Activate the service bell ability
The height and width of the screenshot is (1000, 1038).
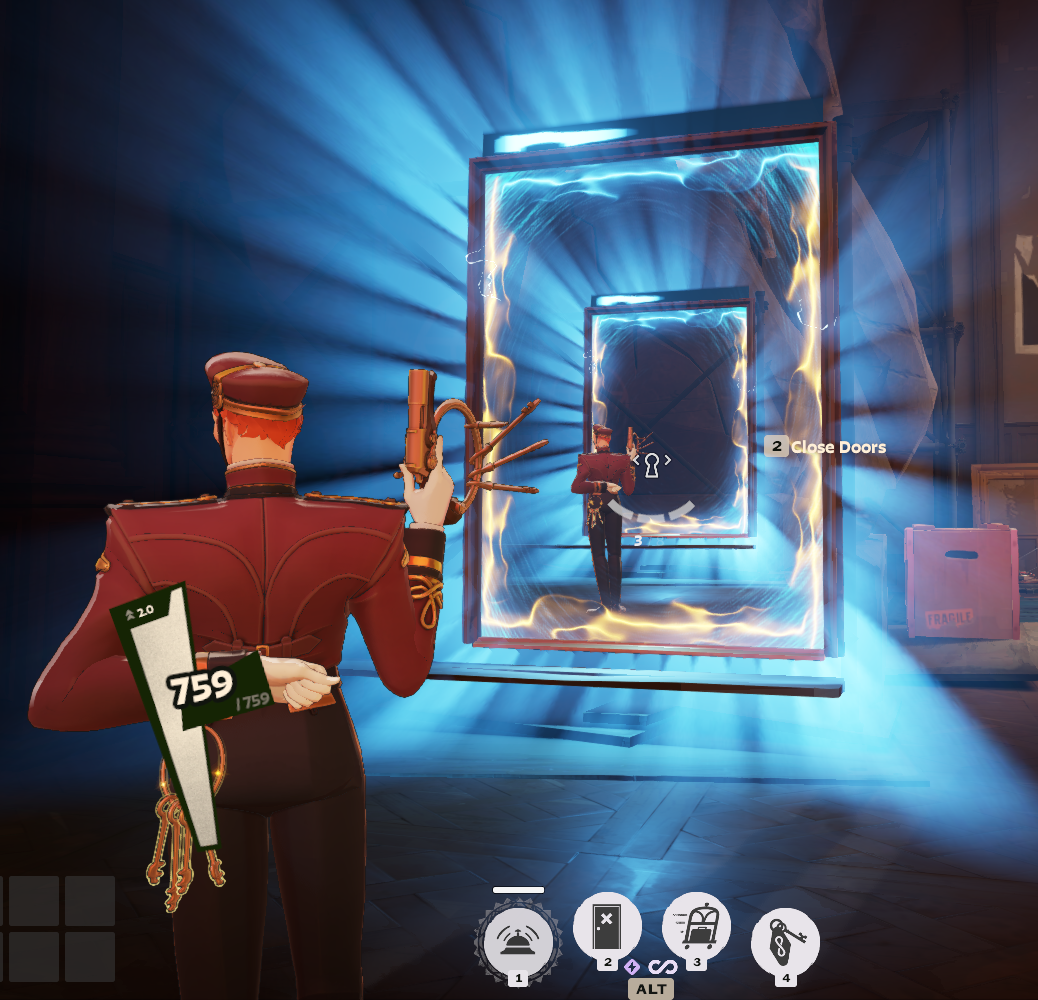click(518, 940)
